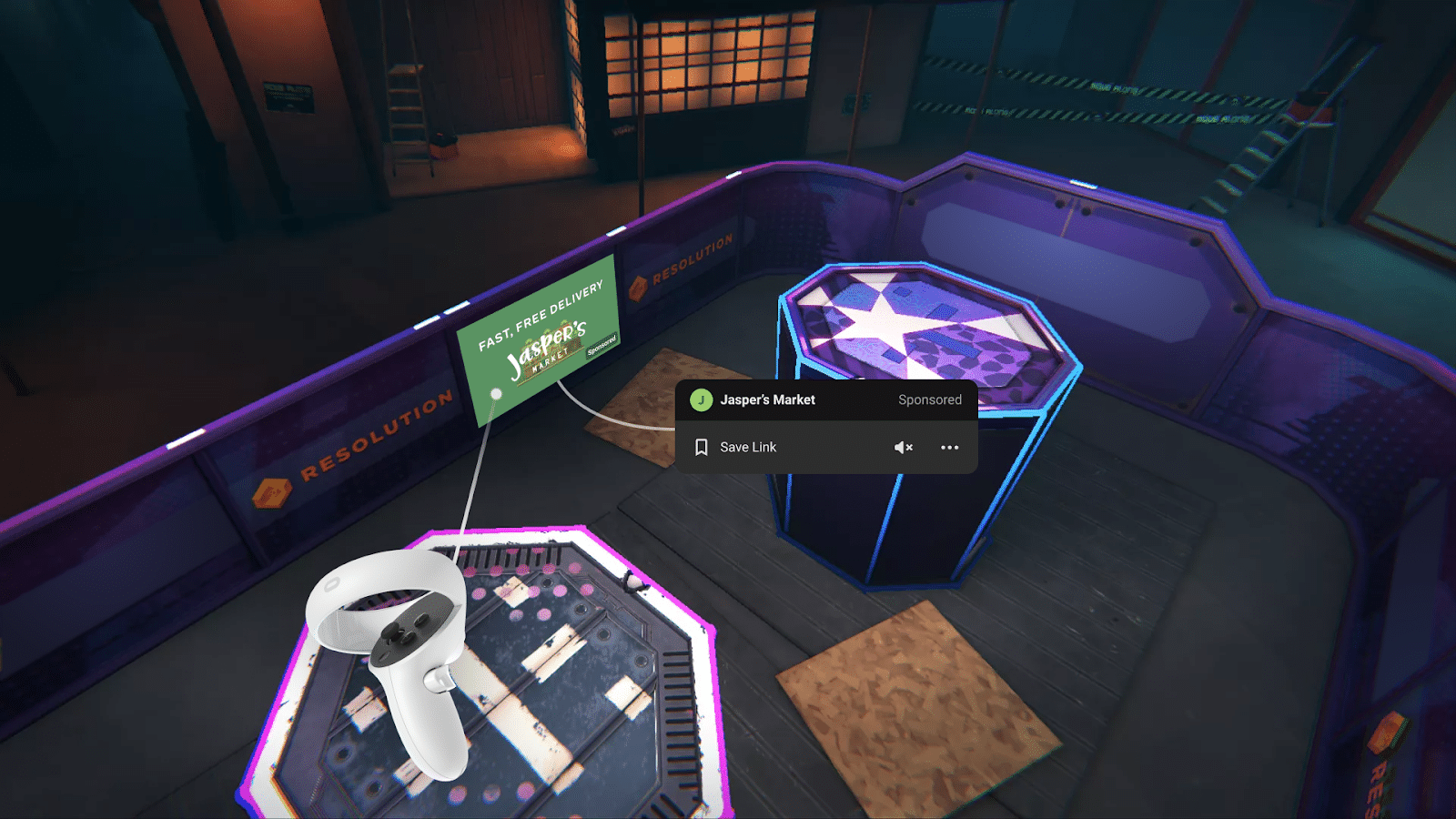
Task: Open the three-dot overflow menu
Action: click(950, 447)
